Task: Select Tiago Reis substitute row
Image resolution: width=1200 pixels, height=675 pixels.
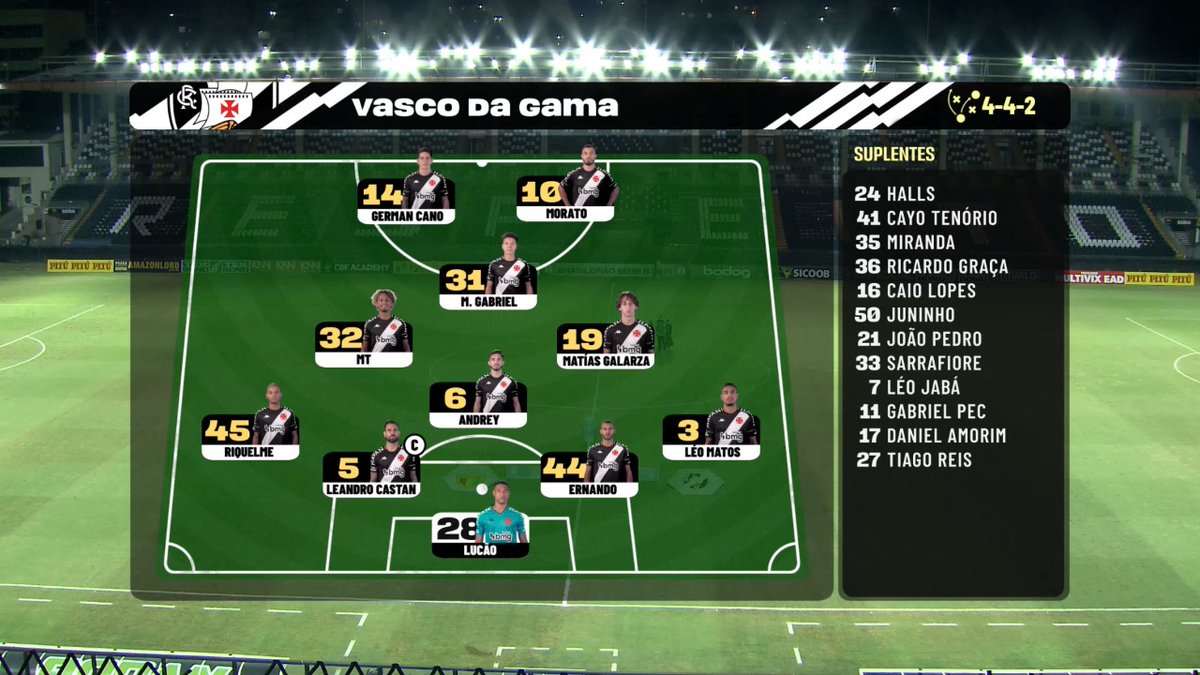Action: 915,460
